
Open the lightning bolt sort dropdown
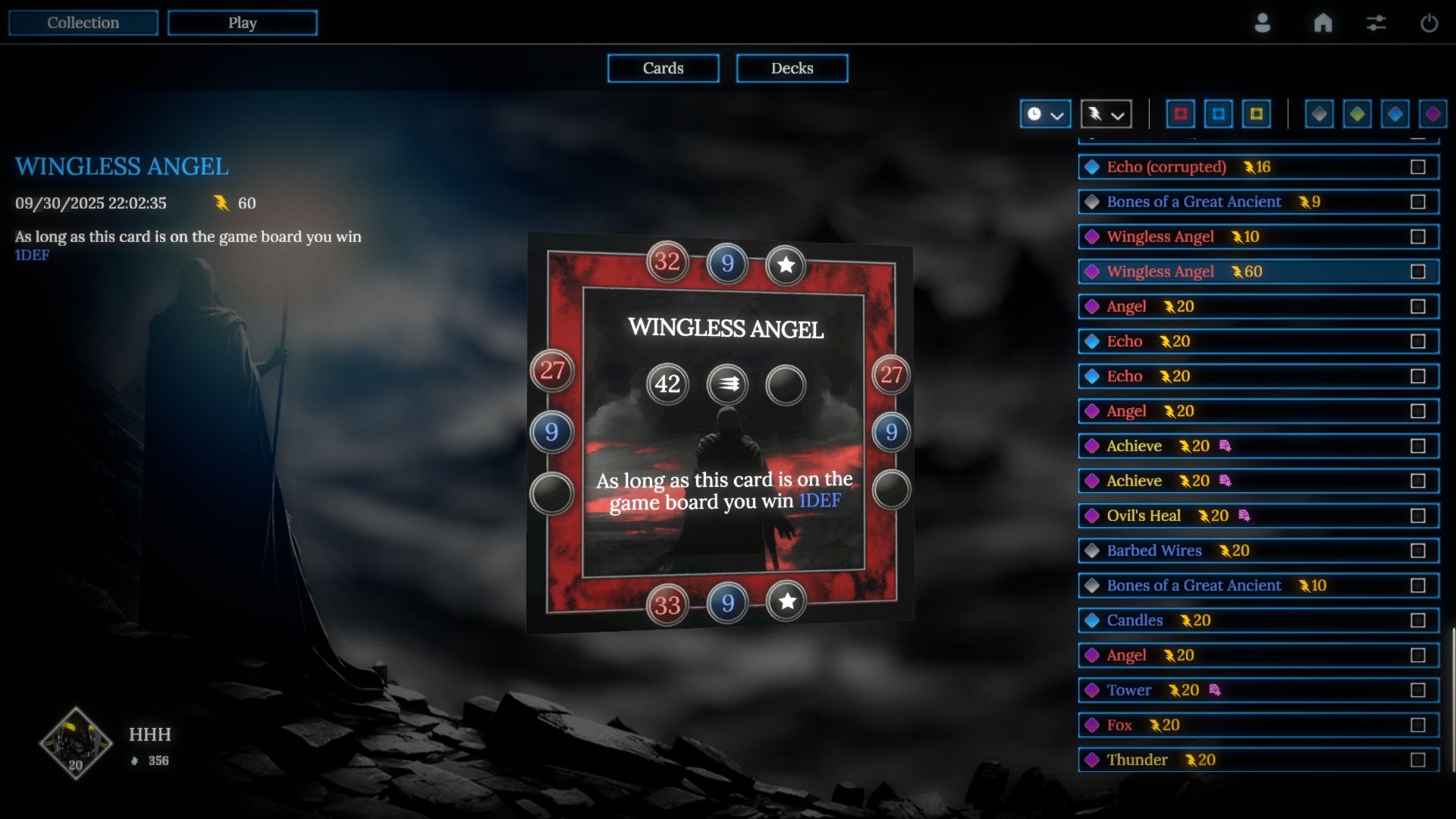click(1106, 115)
